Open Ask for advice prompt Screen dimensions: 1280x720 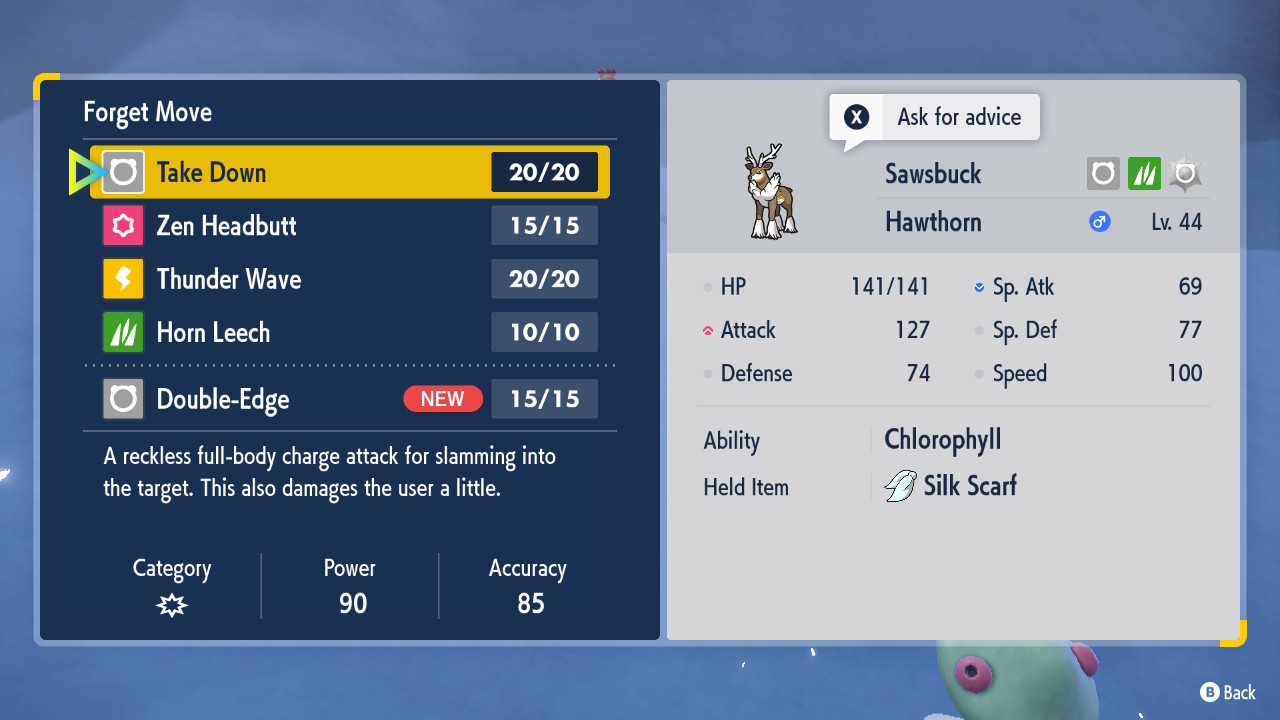[x=935, y=117]
